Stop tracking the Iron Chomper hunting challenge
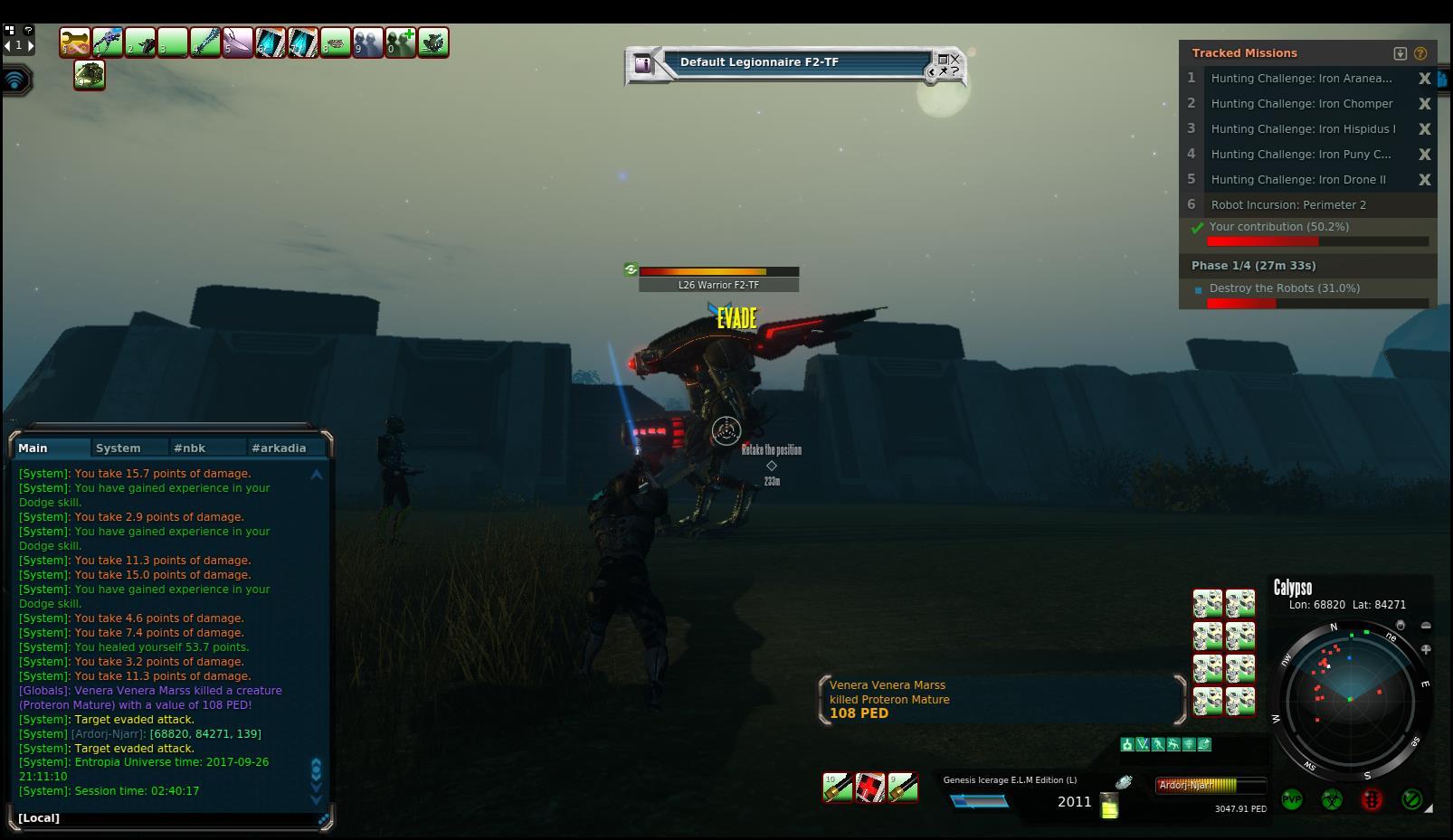 1424,104
